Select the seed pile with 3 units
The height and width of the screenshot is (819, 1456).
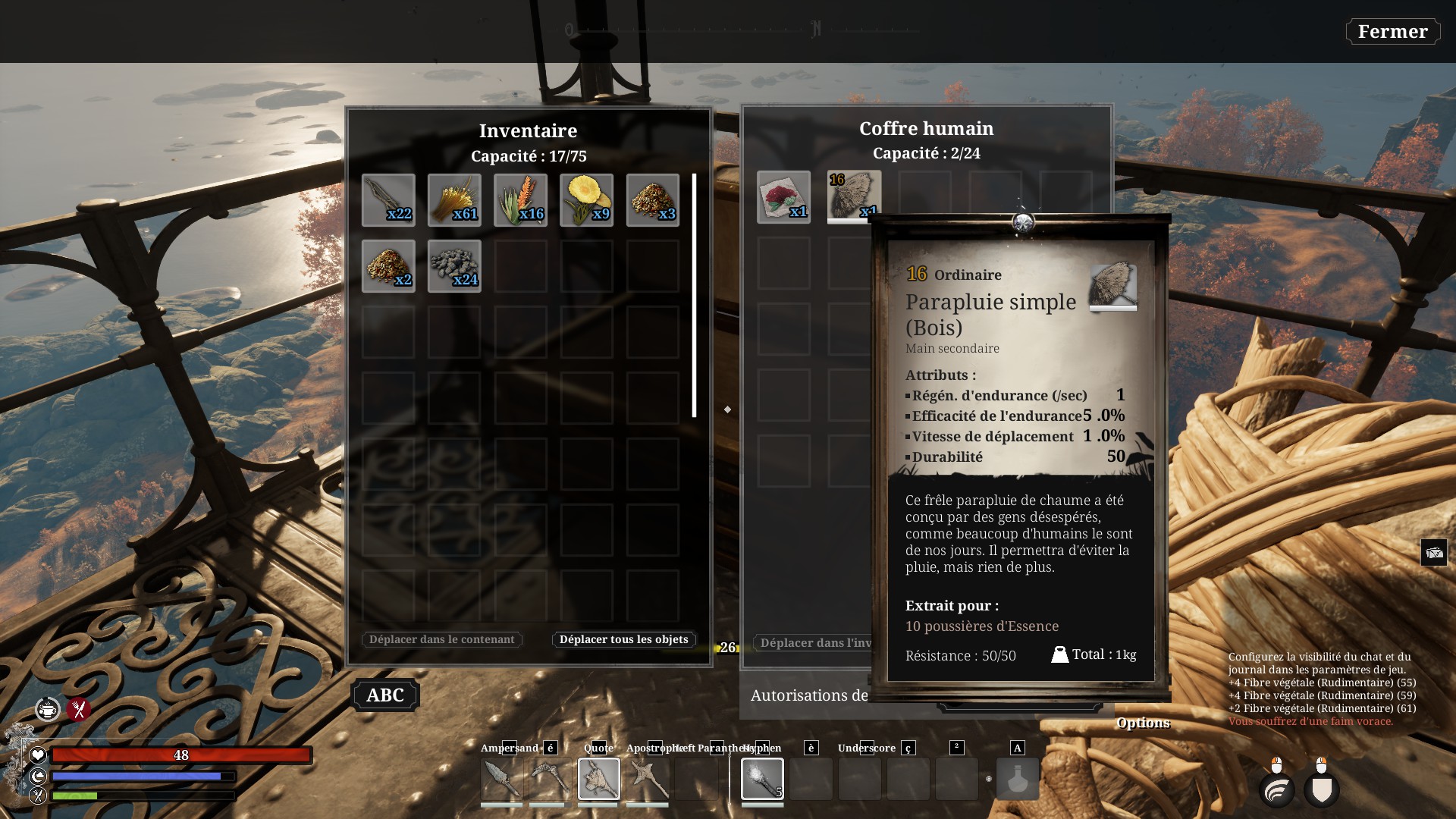click(x=652, y=200)
